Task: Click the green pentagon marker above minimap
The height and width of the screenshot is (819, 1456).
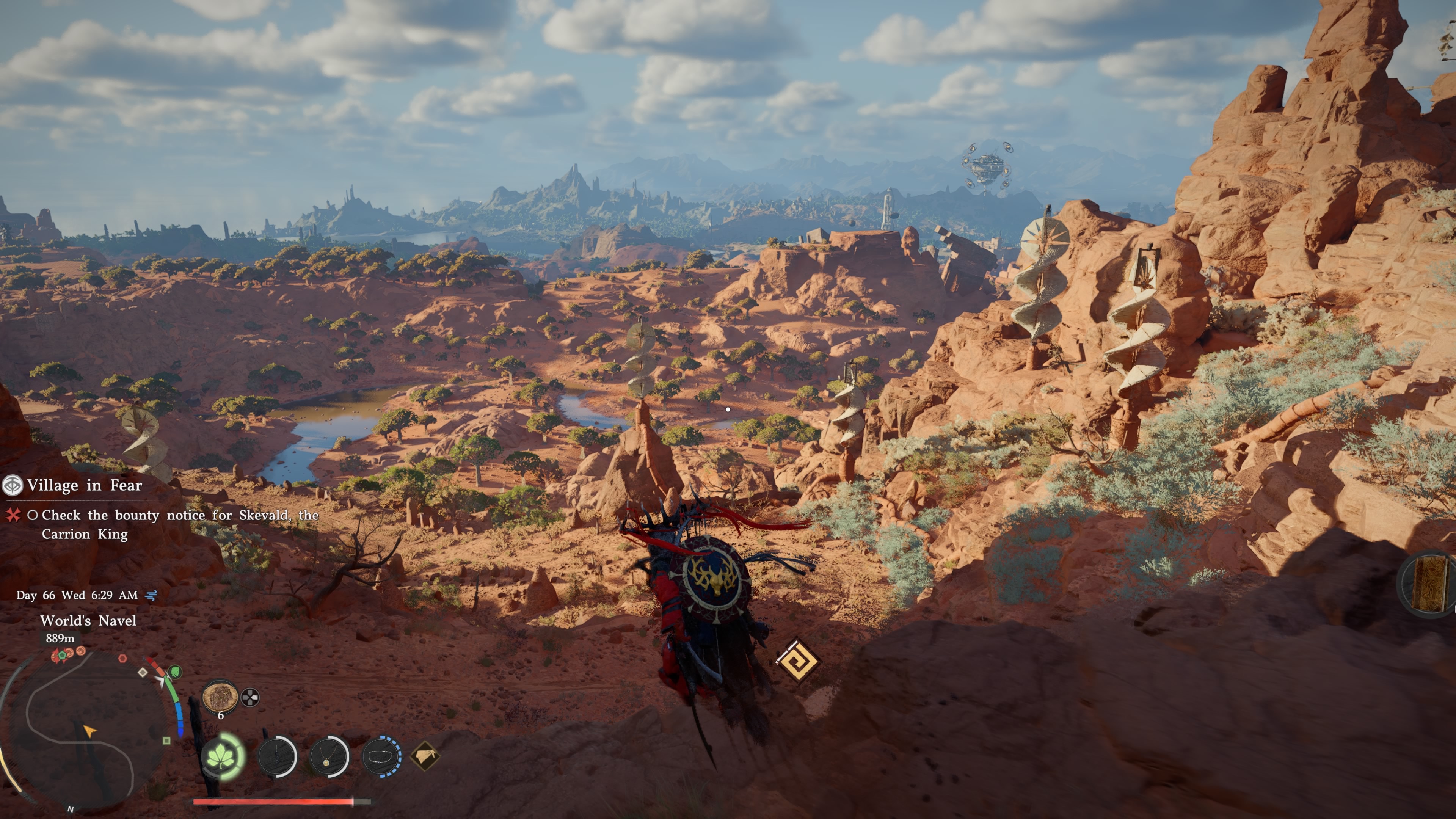Action: [61, 655]
